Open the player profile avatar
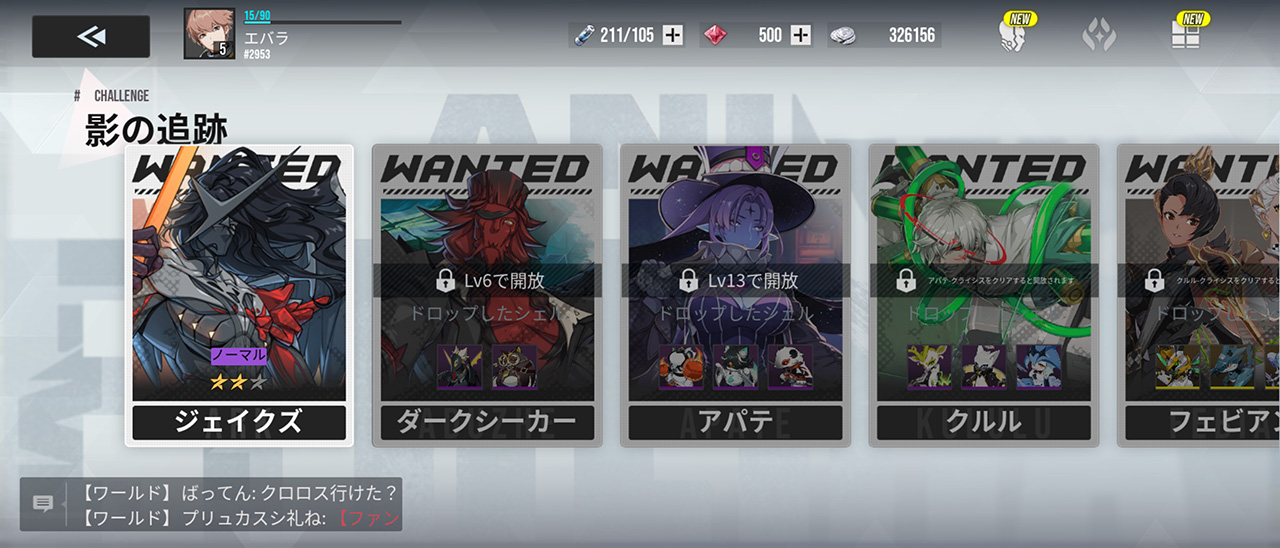The width and height of the screenshot is (1280, 548). pos(209,34)
